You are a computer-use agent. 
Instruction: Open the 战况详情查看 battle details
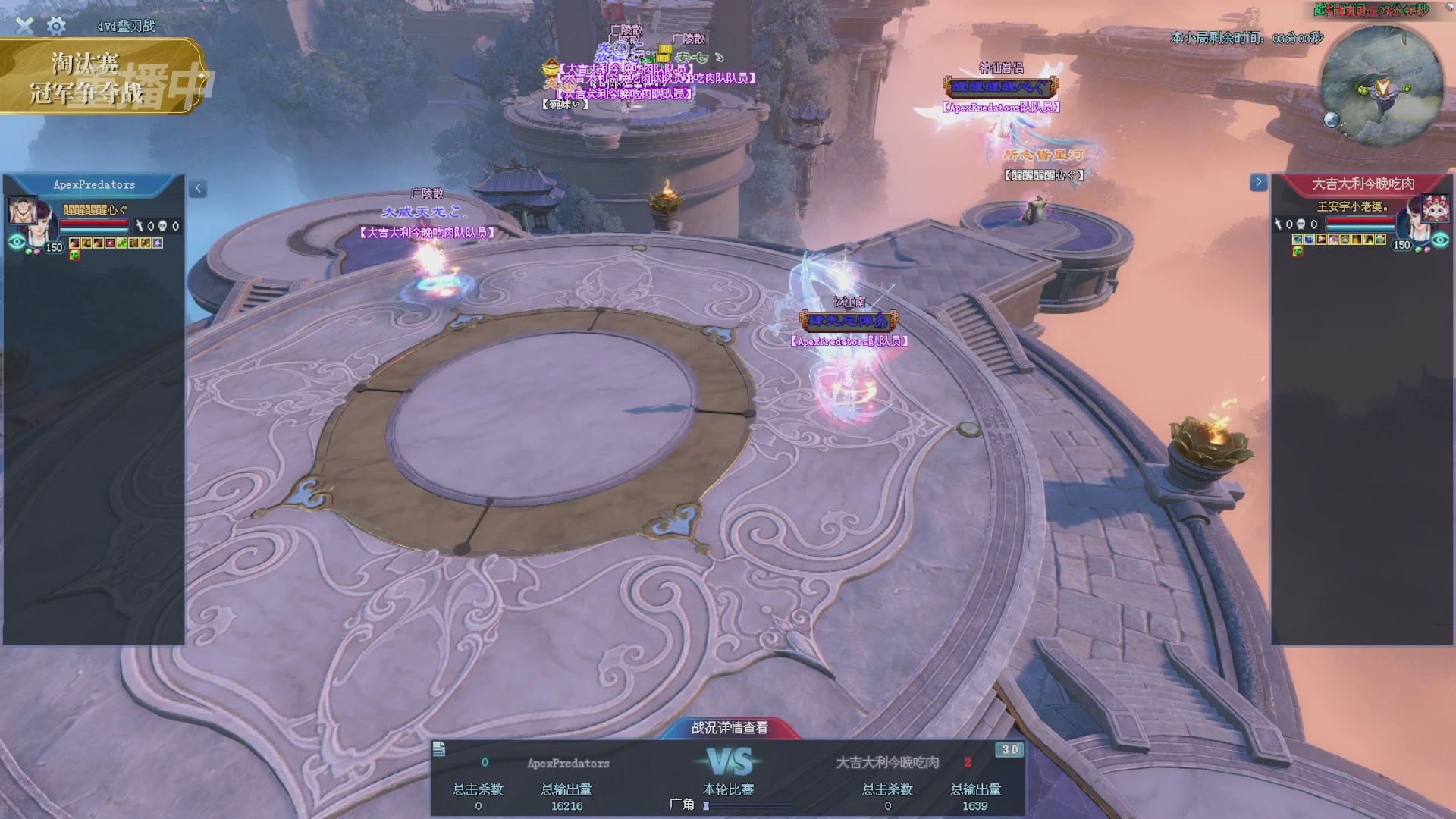point(730,728)
